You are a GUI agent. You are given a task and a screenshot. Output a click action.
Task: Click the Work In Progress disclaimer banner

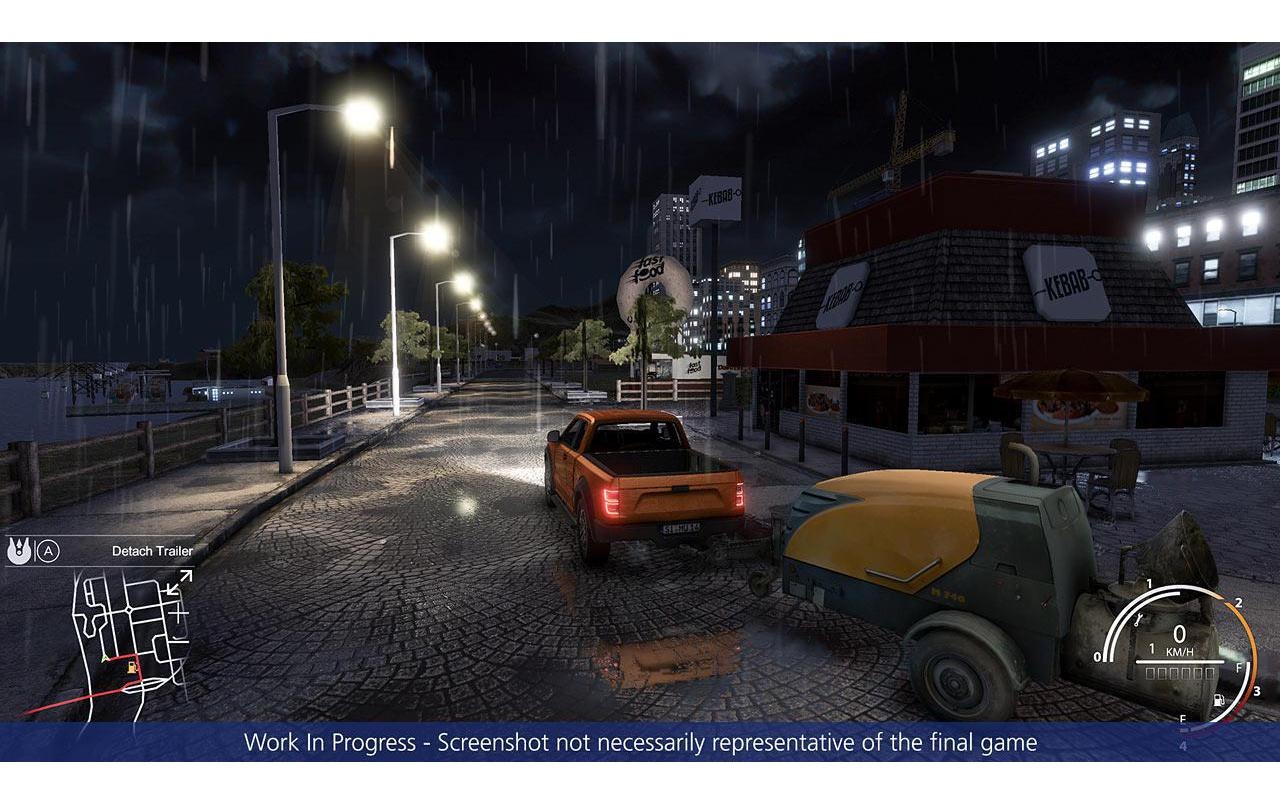tap(640, 744)
